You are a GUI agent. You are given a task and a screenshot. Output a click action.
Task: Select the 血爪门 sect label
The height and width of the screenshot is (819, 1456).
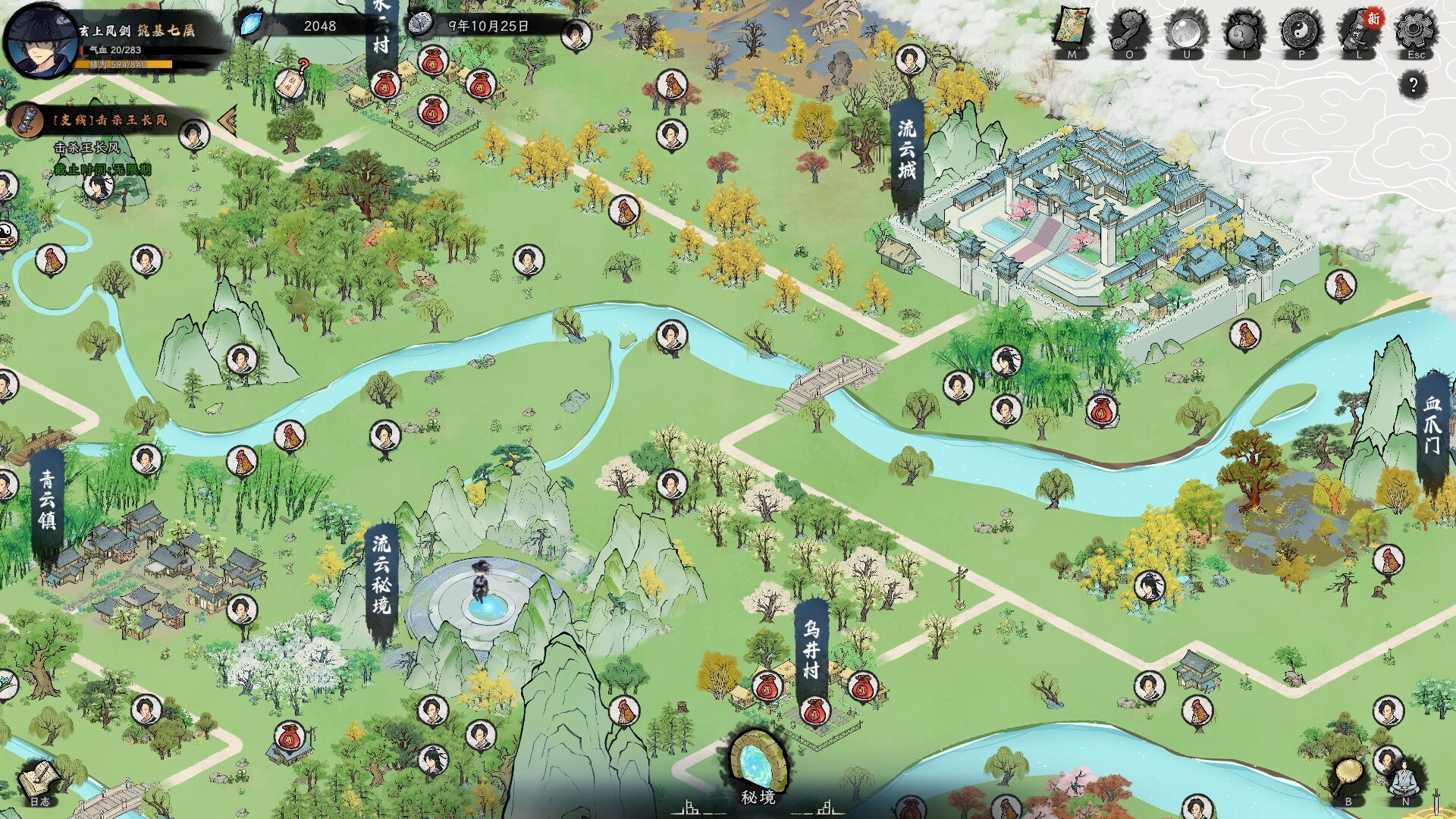[x=1432, y=426]
